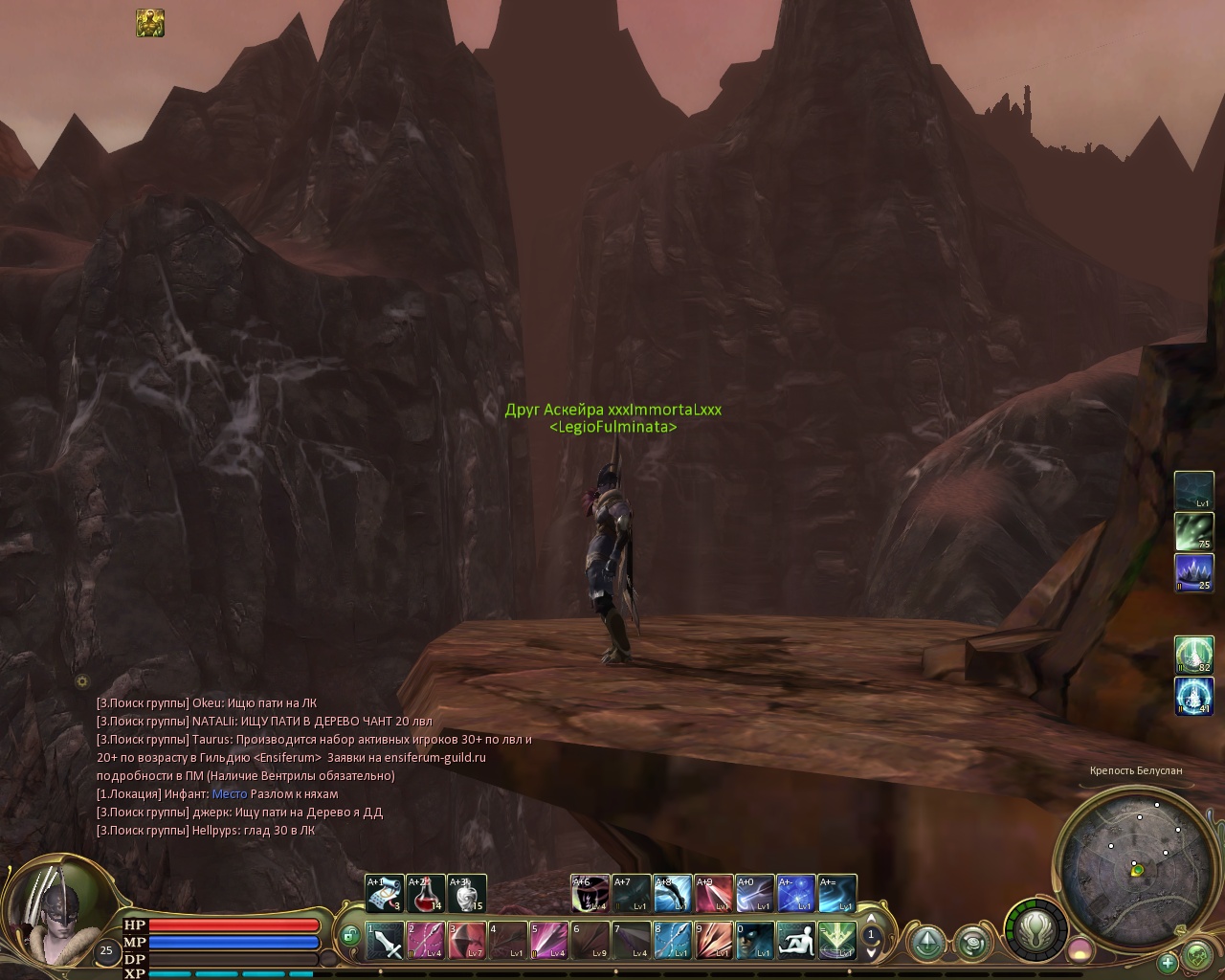This screenshot has height=980, width=1225.
Task: Drink the red potion on Alt+2
Action: 426,894
